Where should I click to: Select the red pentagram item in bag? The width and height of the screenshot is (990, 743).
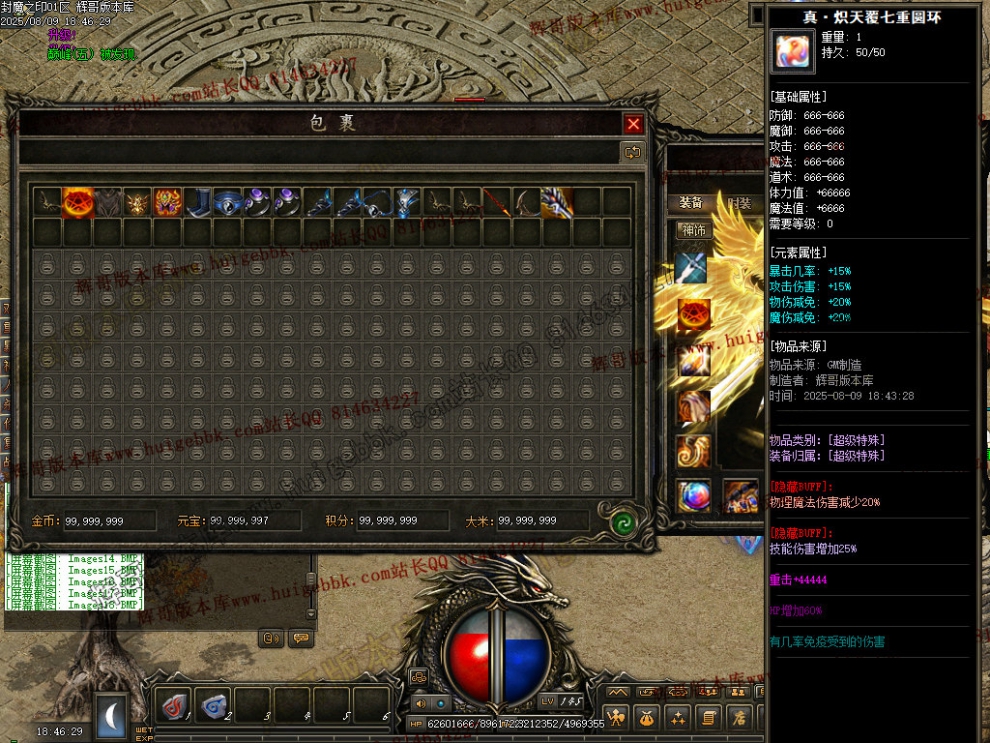(77, 202)
